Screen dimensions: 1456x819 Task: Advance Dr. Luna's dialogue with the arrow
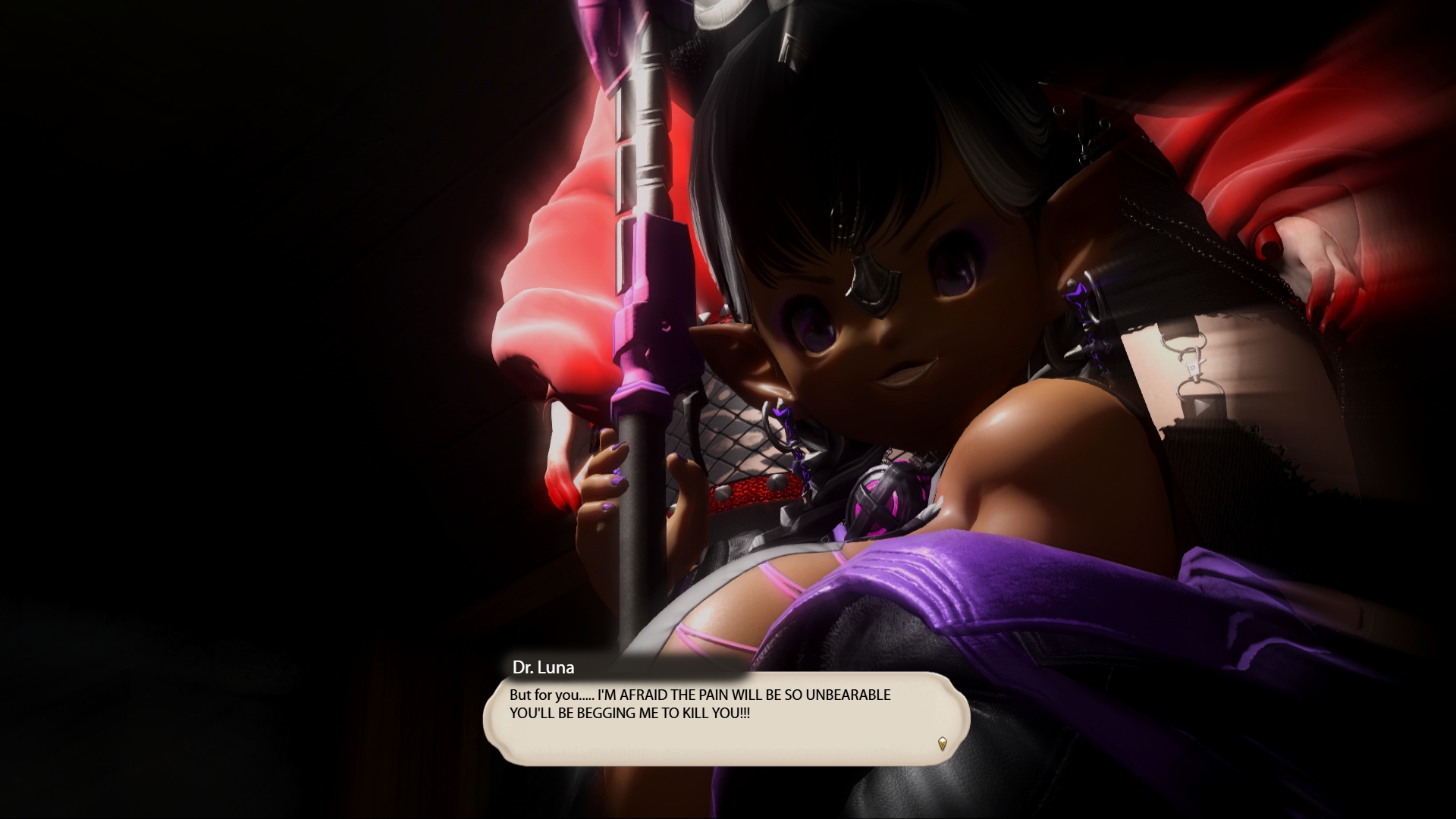click(x=942, y=743)
